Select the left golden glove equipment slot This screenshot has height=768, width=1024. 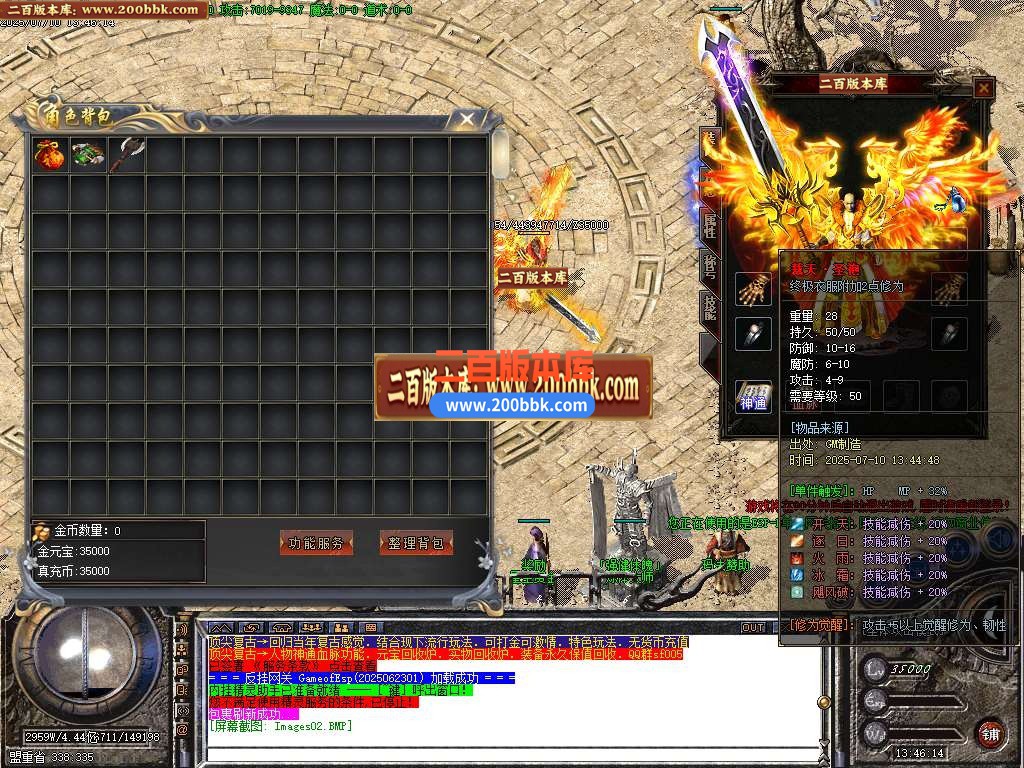click(x=753, y=289)
